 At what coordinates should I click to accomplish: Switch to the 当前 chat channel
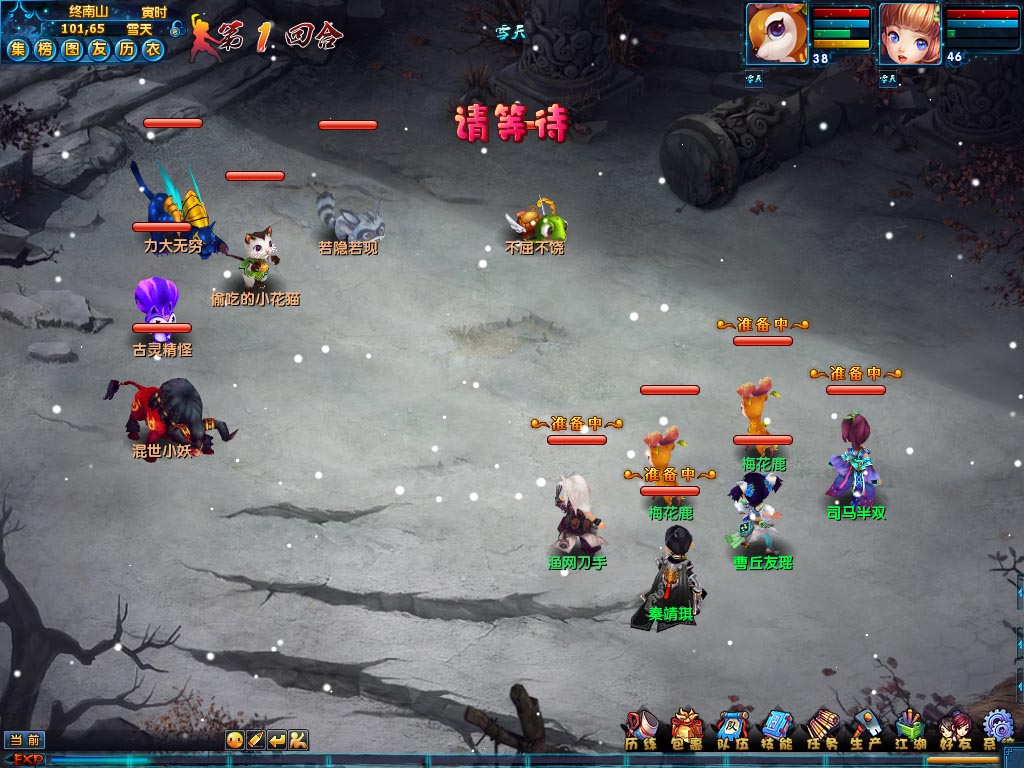coord(24,740)
